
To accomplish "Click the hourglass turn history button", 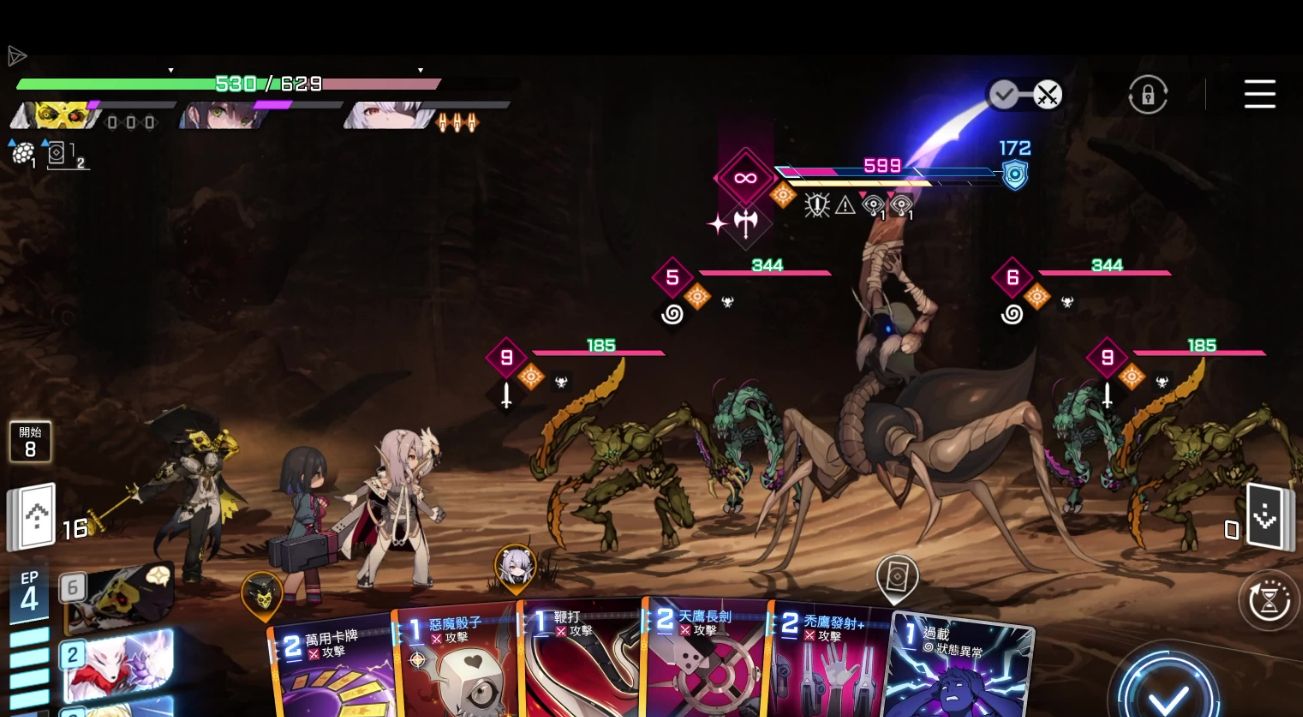I will [1268, 600].
